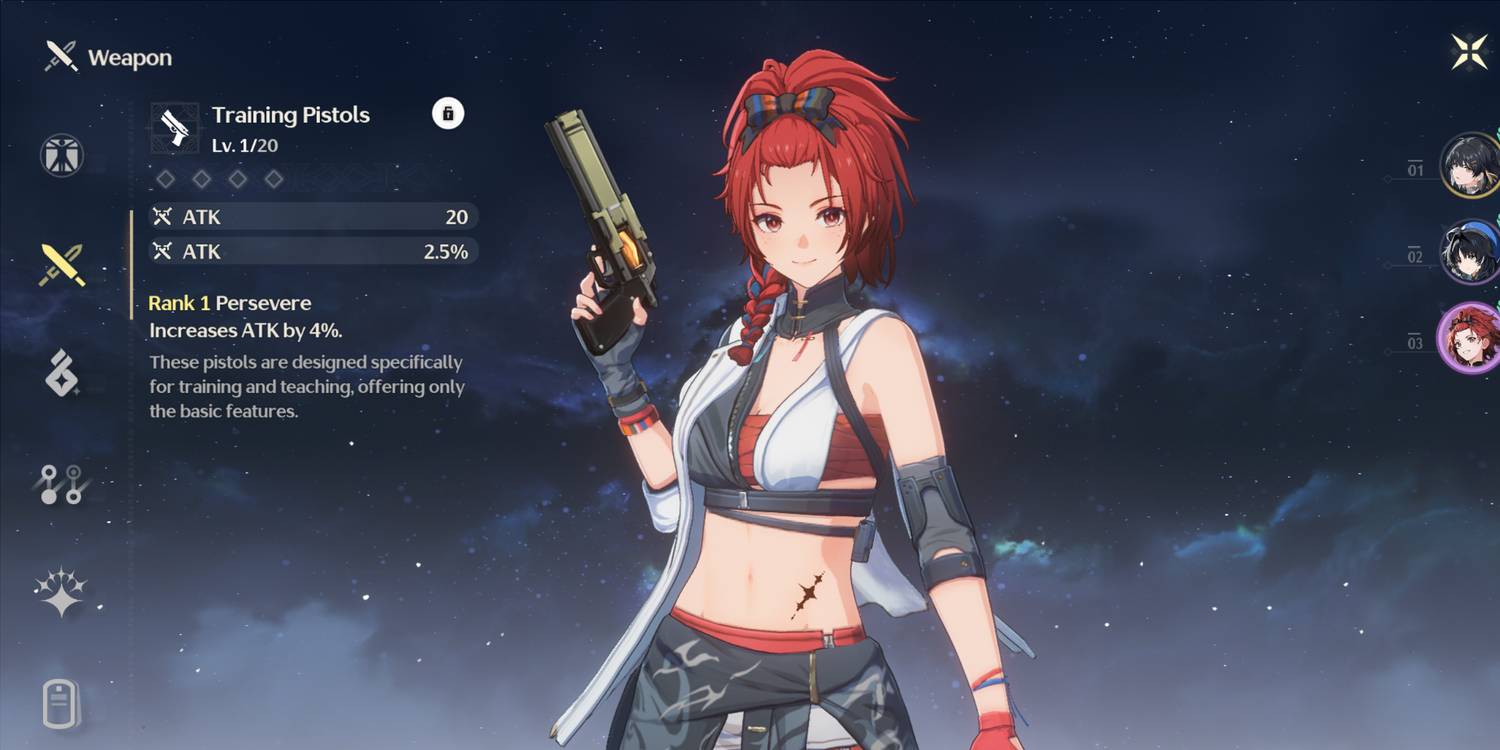Image resolution: width=1500 pixels, height=750 pixels.
Task: Open the character attributes tab
Action: pyautogui.click(x=62, y=156)
